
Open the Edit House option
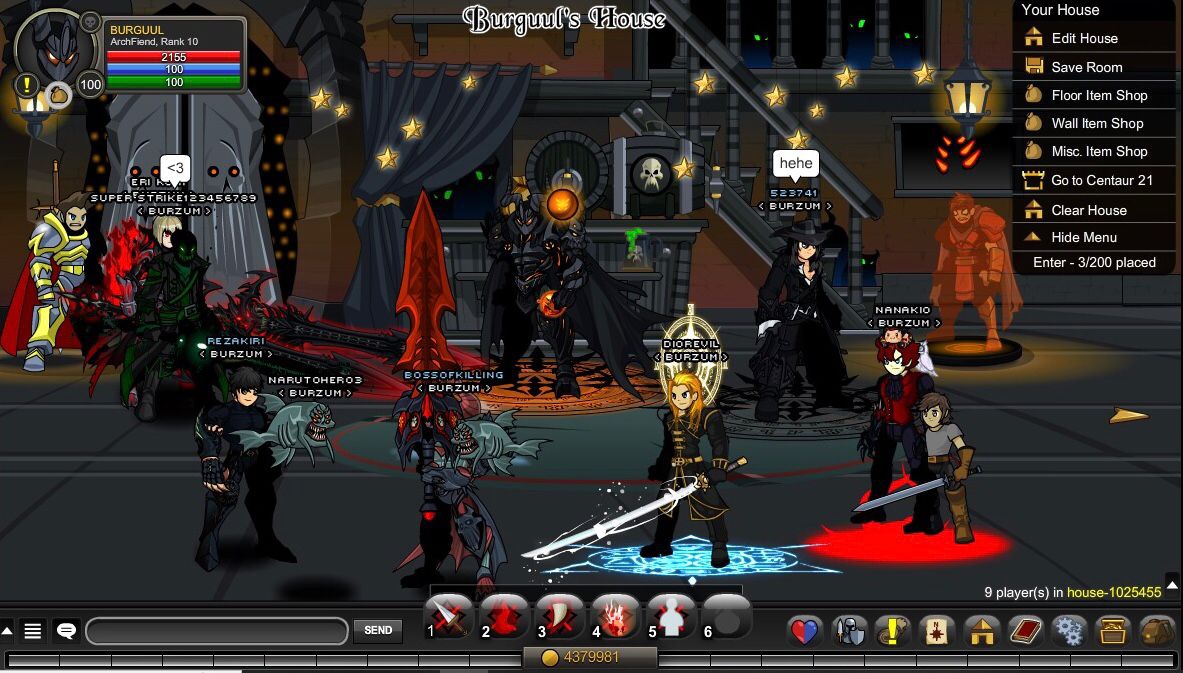[1084, 38]
